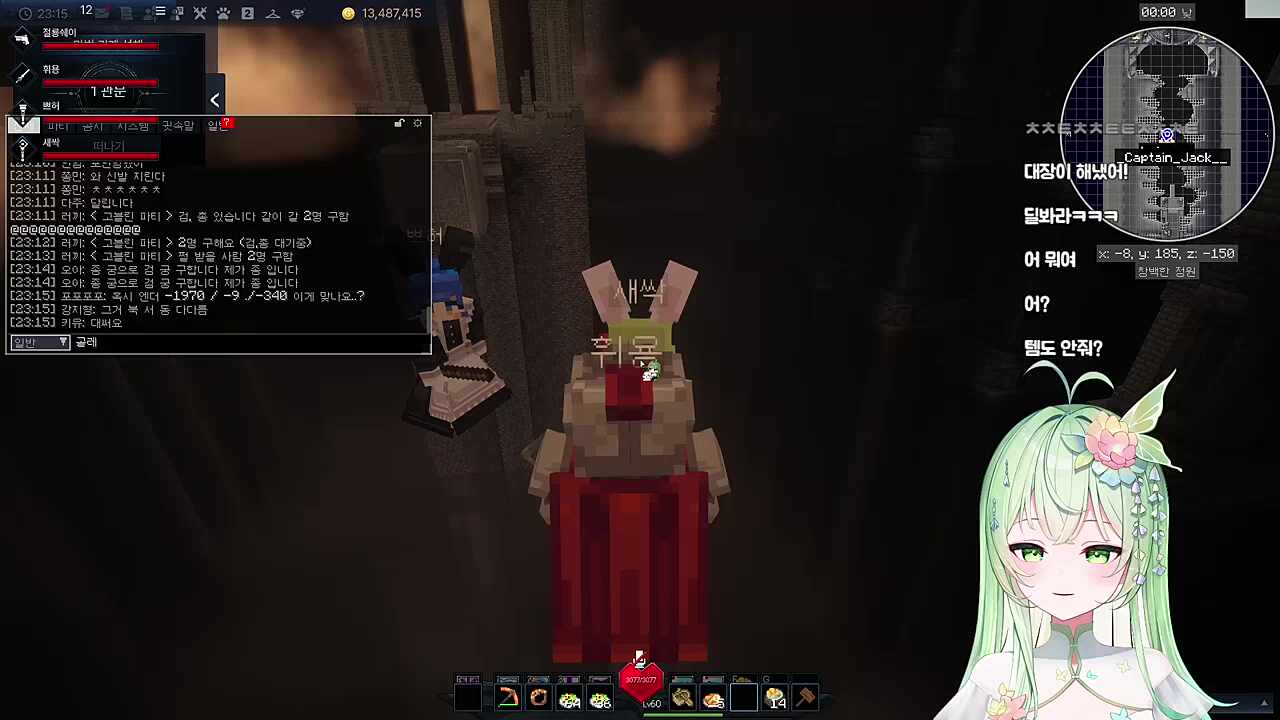
Task: Open the crossed-tools icon in top toolbar
Action: tap(199, 13)
